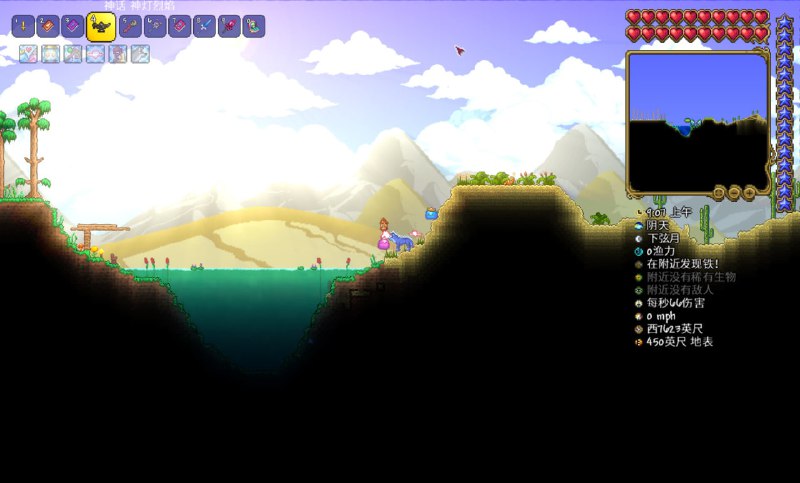The height and width of the screenshot is (483, 800).
Task: Reset the minimap zoom with the circle button
Action: [x=718, y=192]
